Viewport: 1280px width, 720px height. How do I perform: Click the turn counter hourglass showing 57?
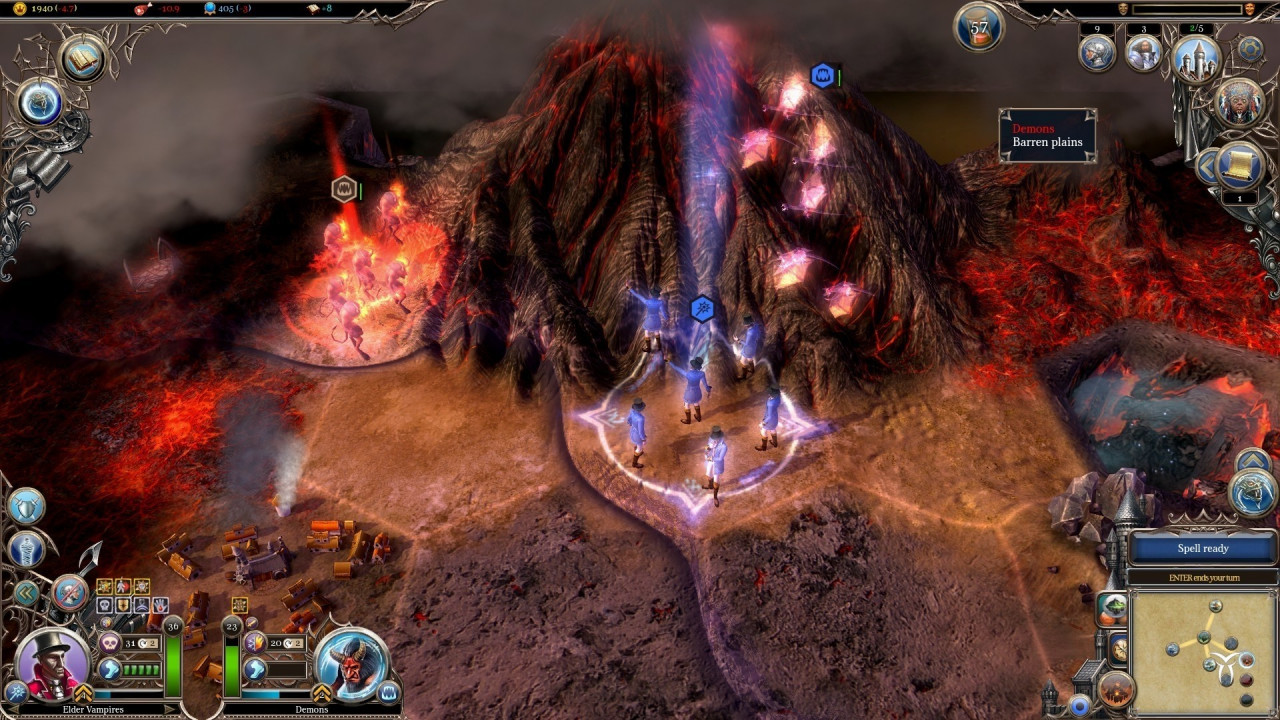tap(978, 28)
